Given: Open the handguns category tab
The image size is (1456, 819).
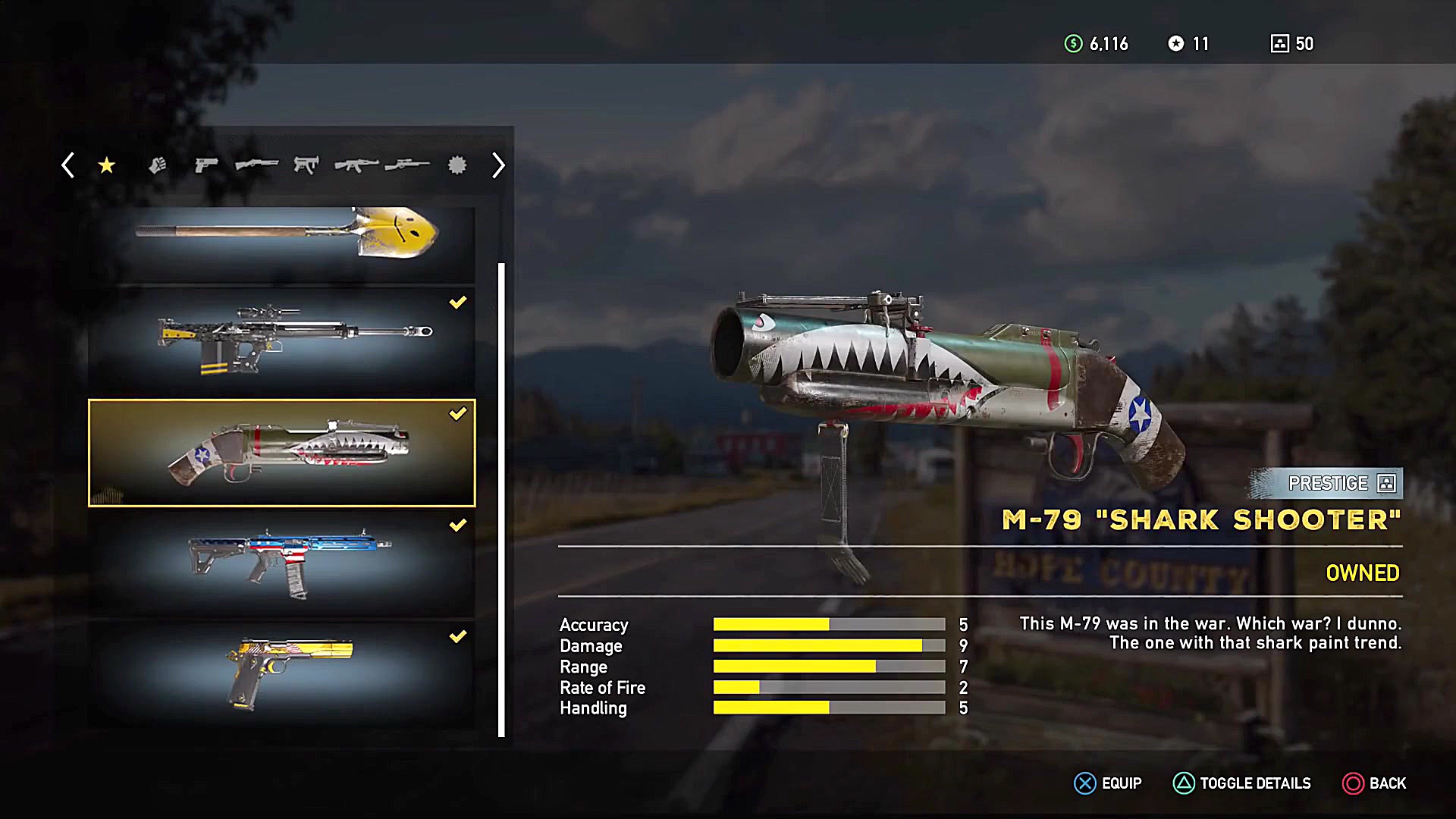Looking at the screenshot, I should click(x=206, y=165).
